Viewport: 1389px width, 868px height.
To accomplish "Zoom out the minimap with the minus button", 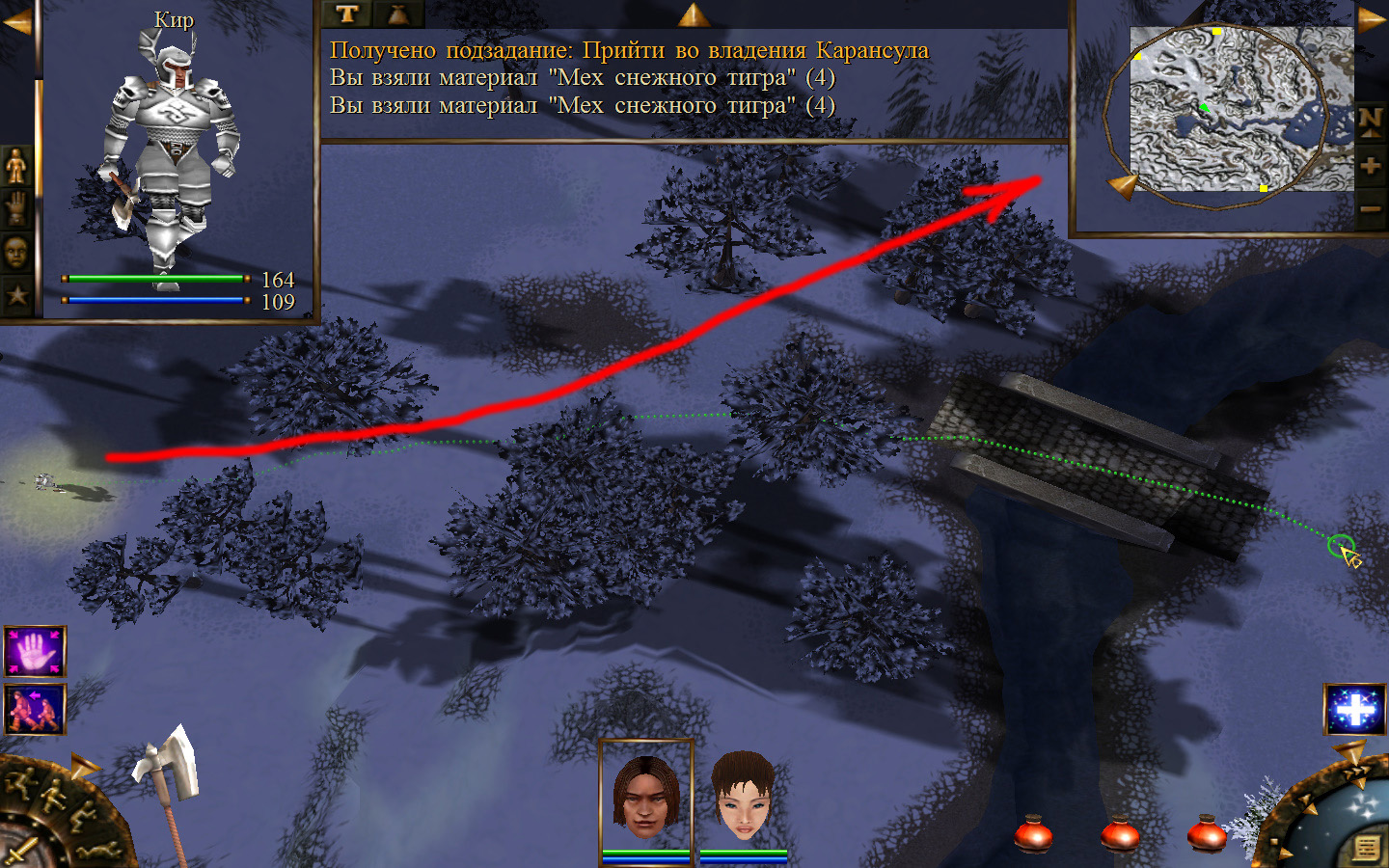I will tap(1371, 209).
